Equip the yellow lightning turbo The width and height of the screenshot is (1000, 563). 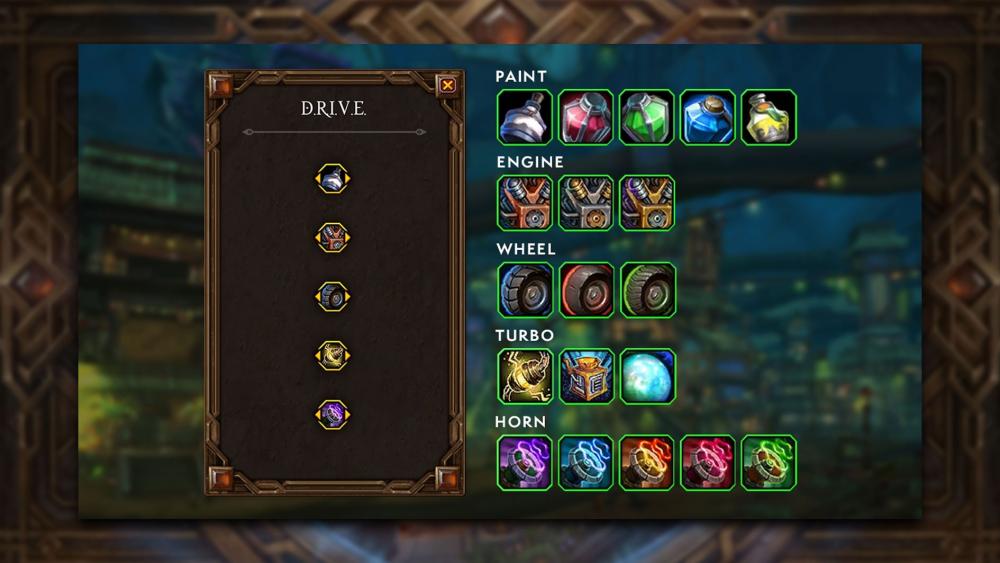(x=525, y=376)
